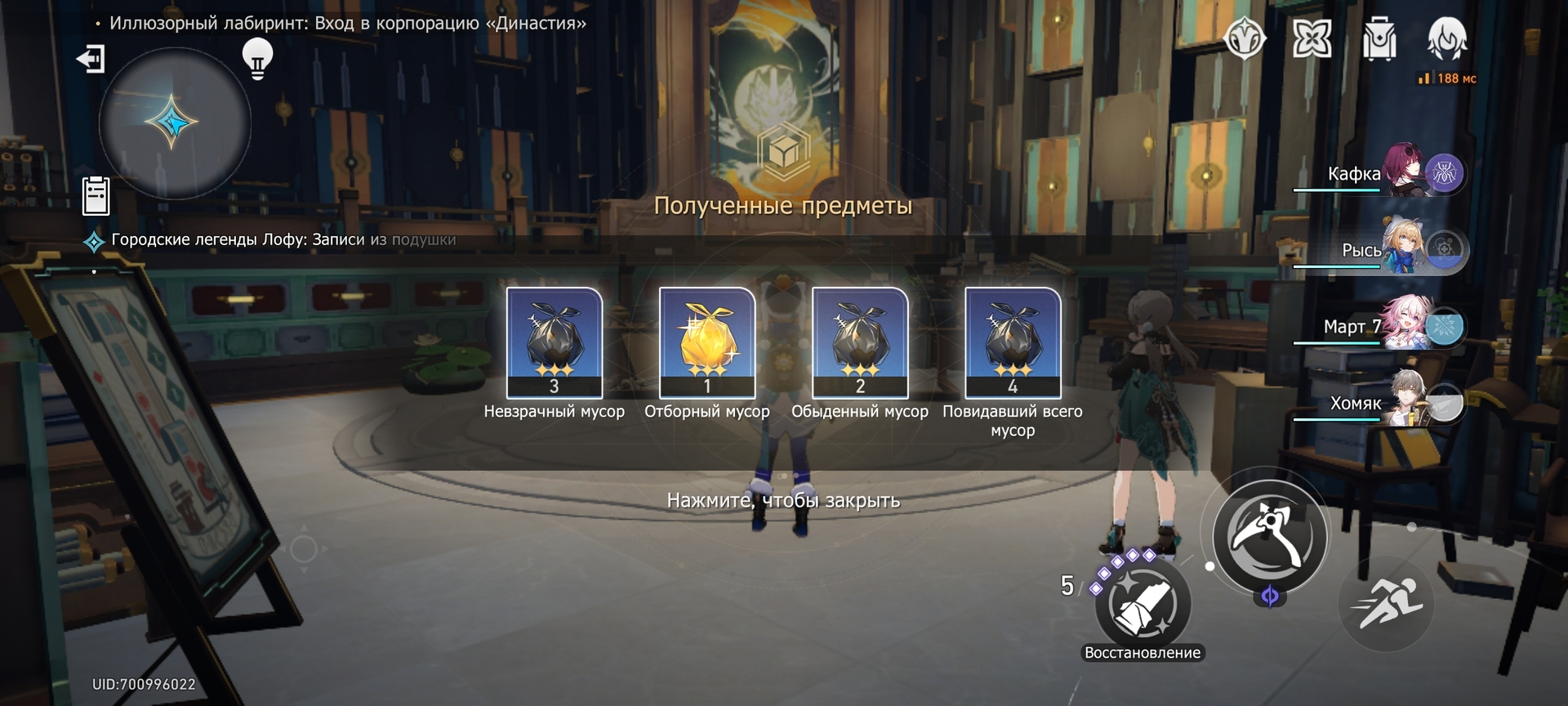Open the backpack inventory icon
Screen dimensions: 1568x706
[1379, 39]
